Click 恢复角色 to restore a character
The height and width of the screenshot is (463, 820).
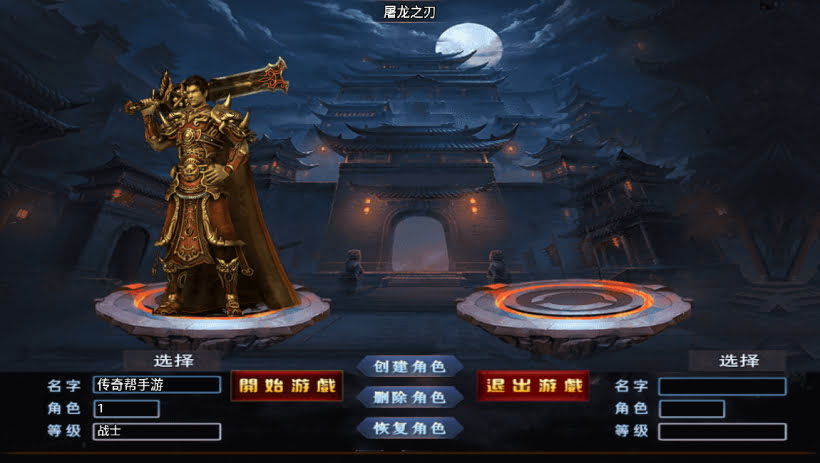(410, 428)
